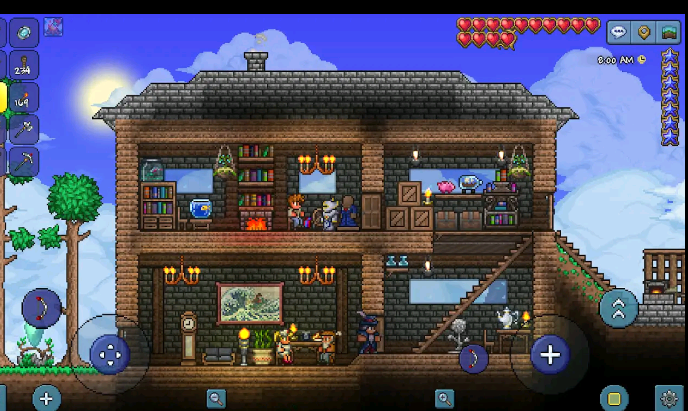The width and height of the screenshot is (688, 411).
Task: Tap the left magnifier zoom button
Action: pos(216,399)
